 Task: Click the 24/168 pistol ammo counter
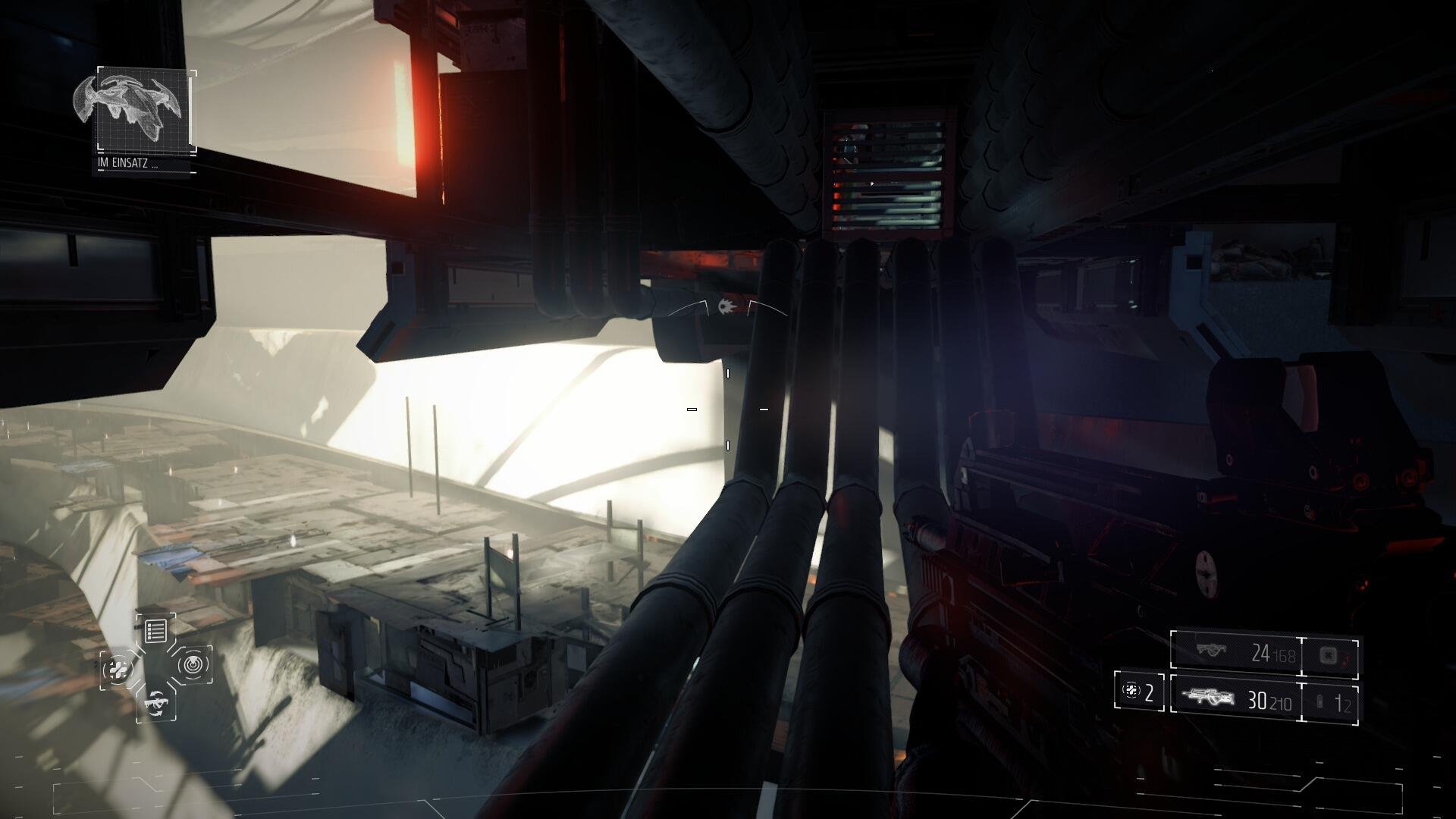[1272, 654]
